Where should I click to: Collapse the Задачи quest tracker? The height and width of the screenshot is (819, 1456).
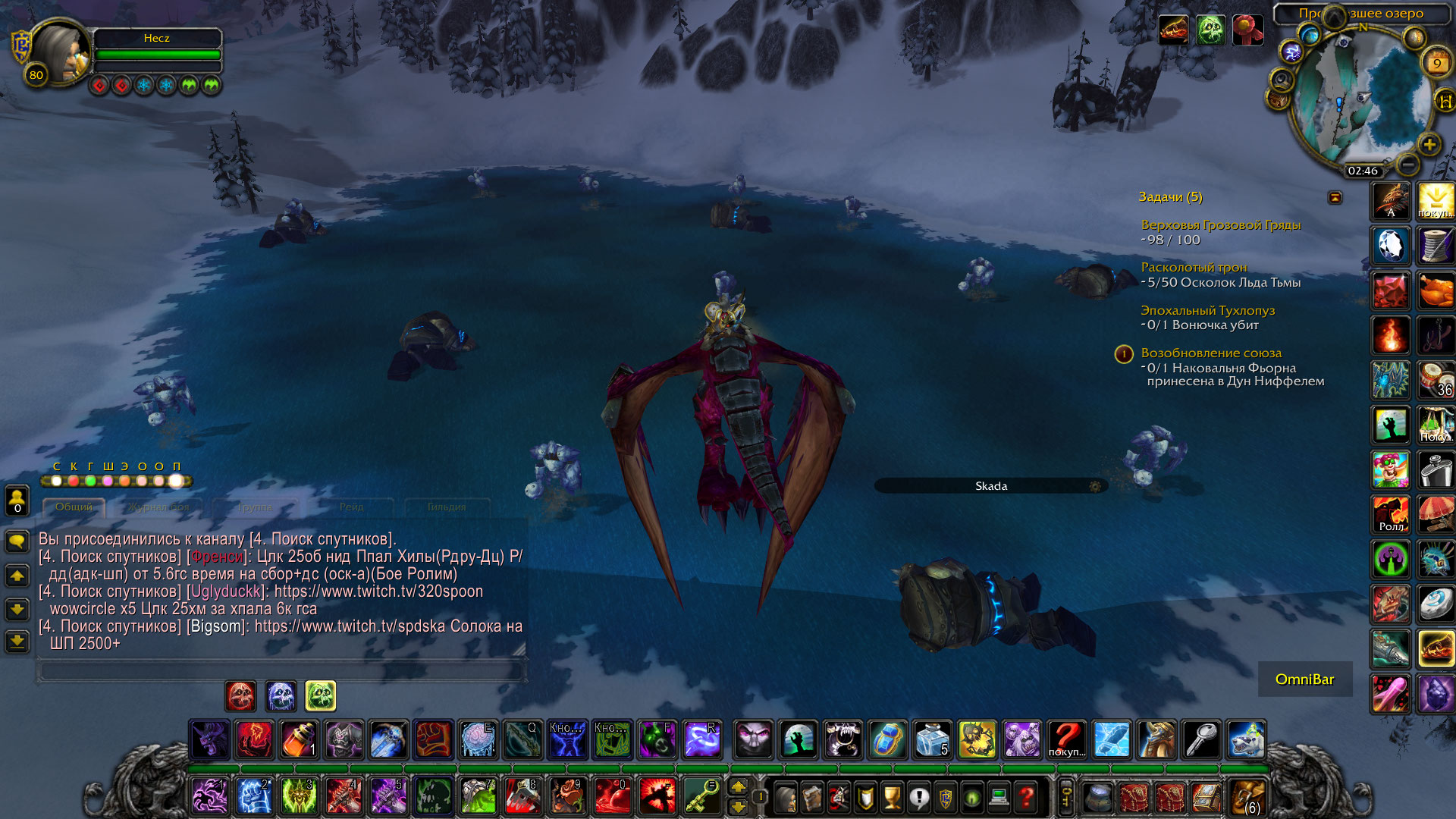[x=1335, y=197]
